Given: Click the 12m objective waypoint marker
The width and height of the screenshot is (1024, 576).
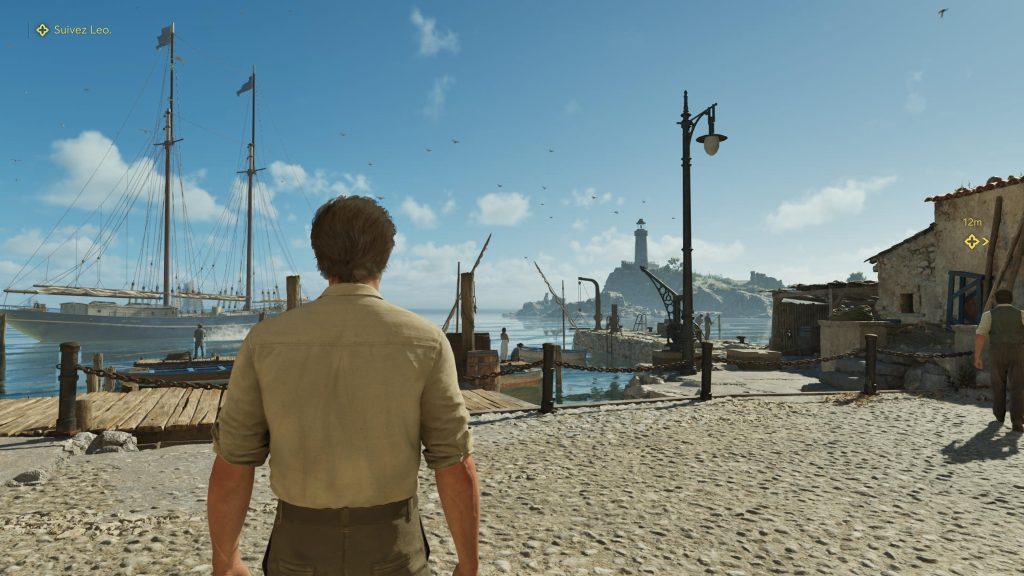Looking at the screenshot, I should [972, 241].
